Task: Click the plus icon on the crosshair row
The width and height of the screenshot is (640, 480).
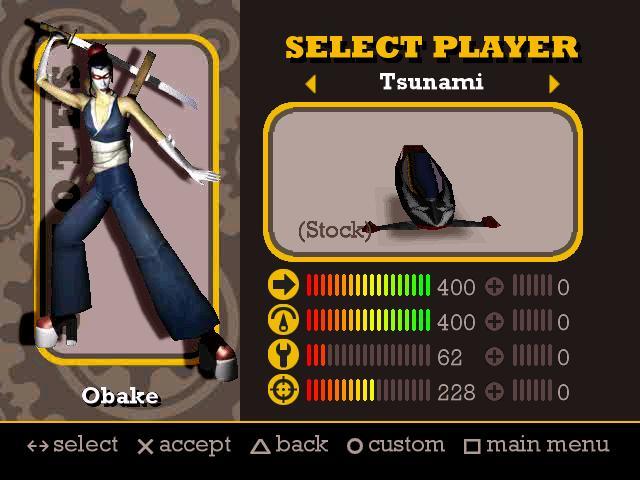Action: 494,391
